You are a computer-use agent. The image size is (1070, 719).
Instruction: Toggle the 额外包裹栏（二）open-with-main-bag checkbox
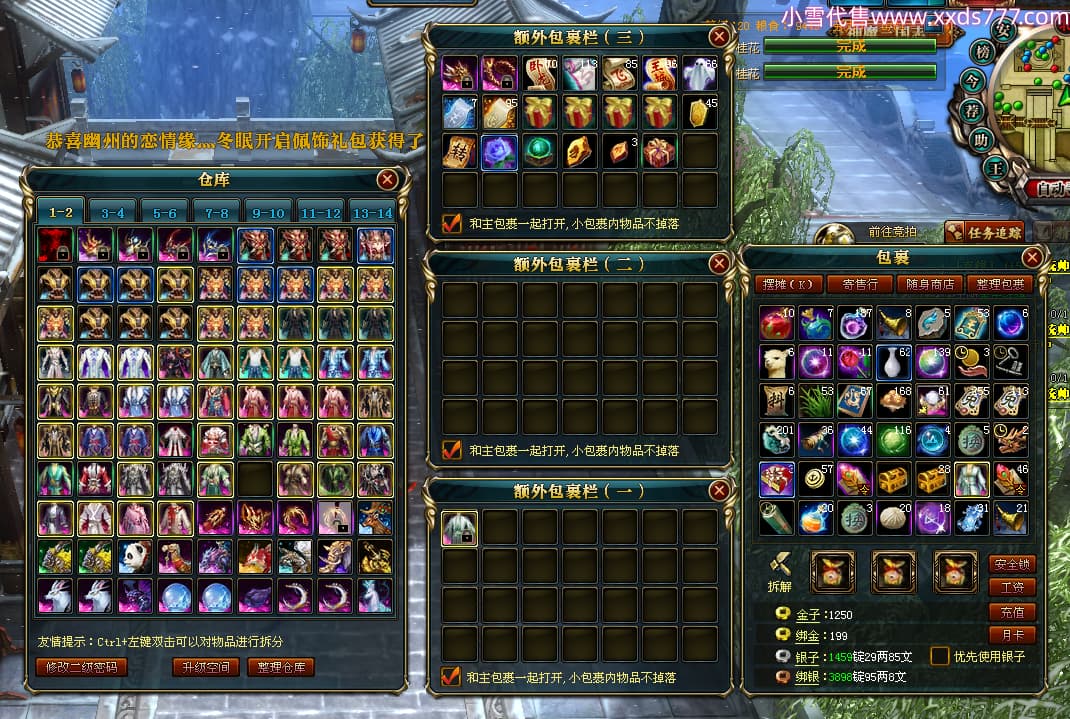pos(451,450)
